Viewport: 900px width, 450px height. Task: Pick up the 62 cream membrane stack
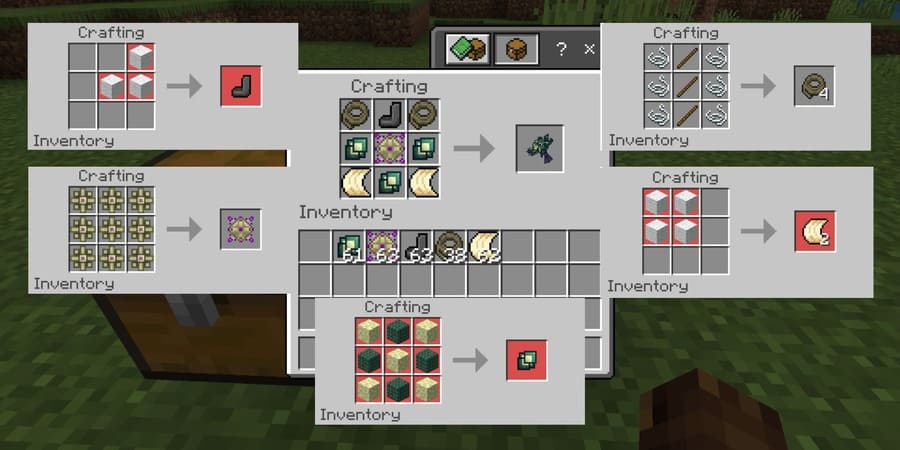[484, 246]
